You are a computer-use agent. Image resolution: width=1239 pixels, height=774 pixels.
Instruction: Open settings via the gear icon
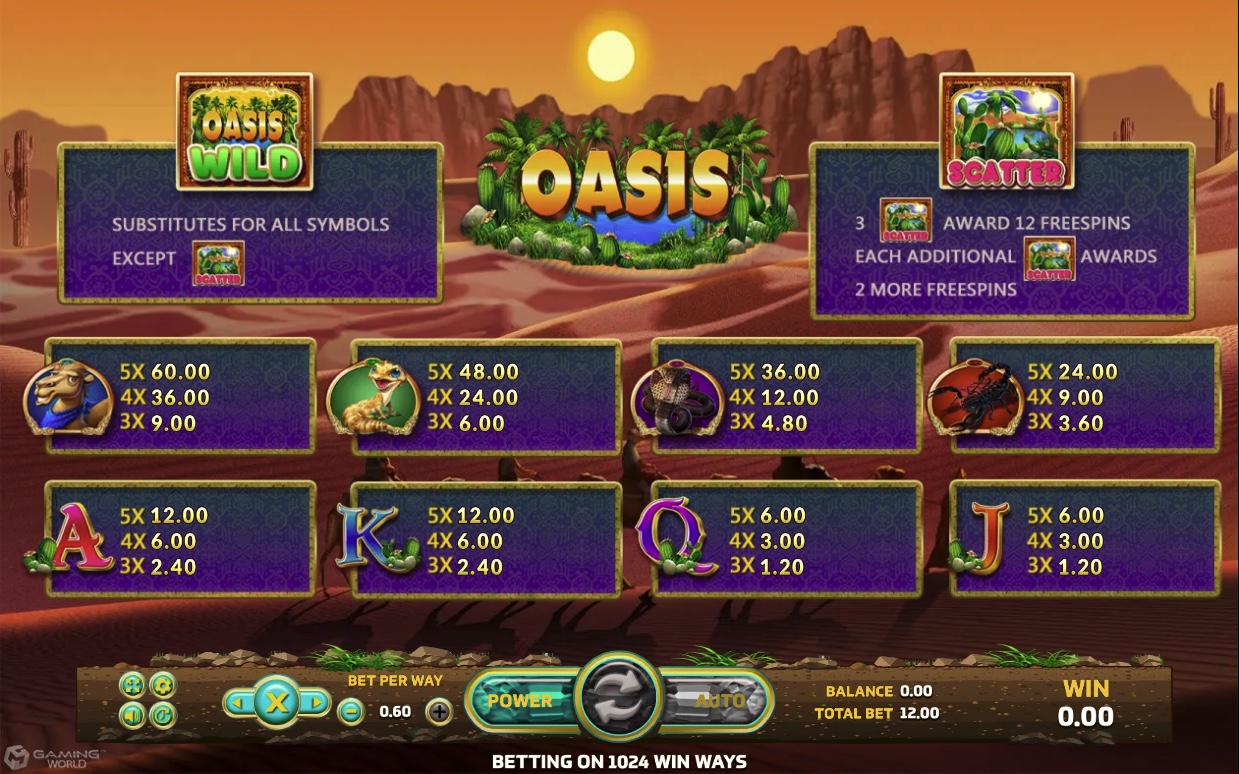tap(162, 685)
